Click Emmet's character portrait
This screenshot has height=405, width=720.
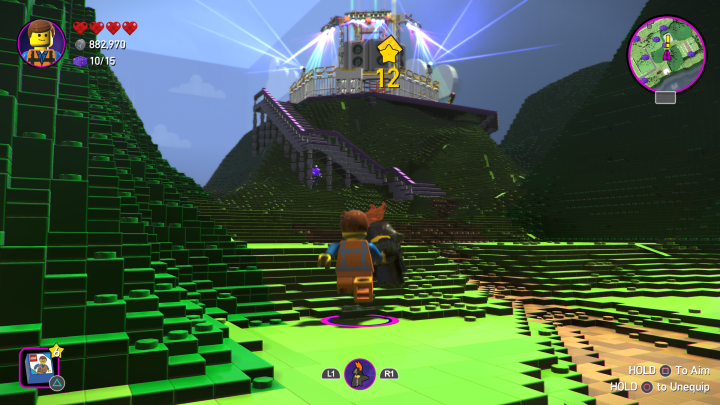pyautogui.click(x=42, y=43)
